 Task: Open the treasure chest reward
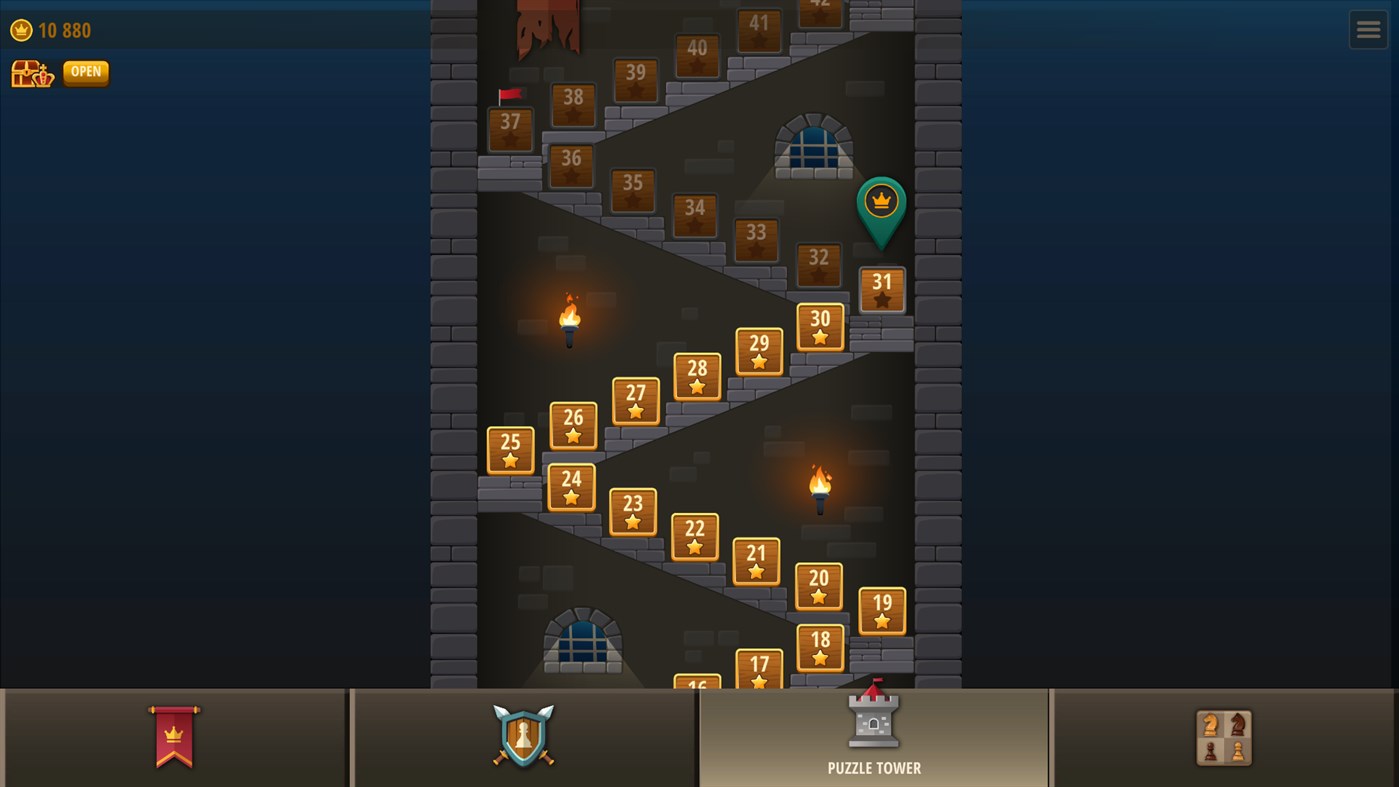click(31, 72)
